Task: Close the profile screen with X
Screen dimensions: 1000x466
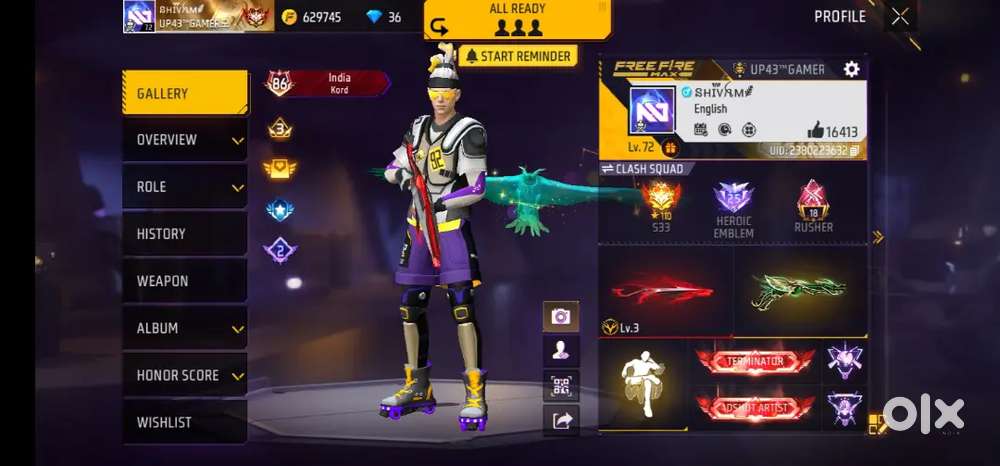Action: pyautogui.click(x=900, y=16)
